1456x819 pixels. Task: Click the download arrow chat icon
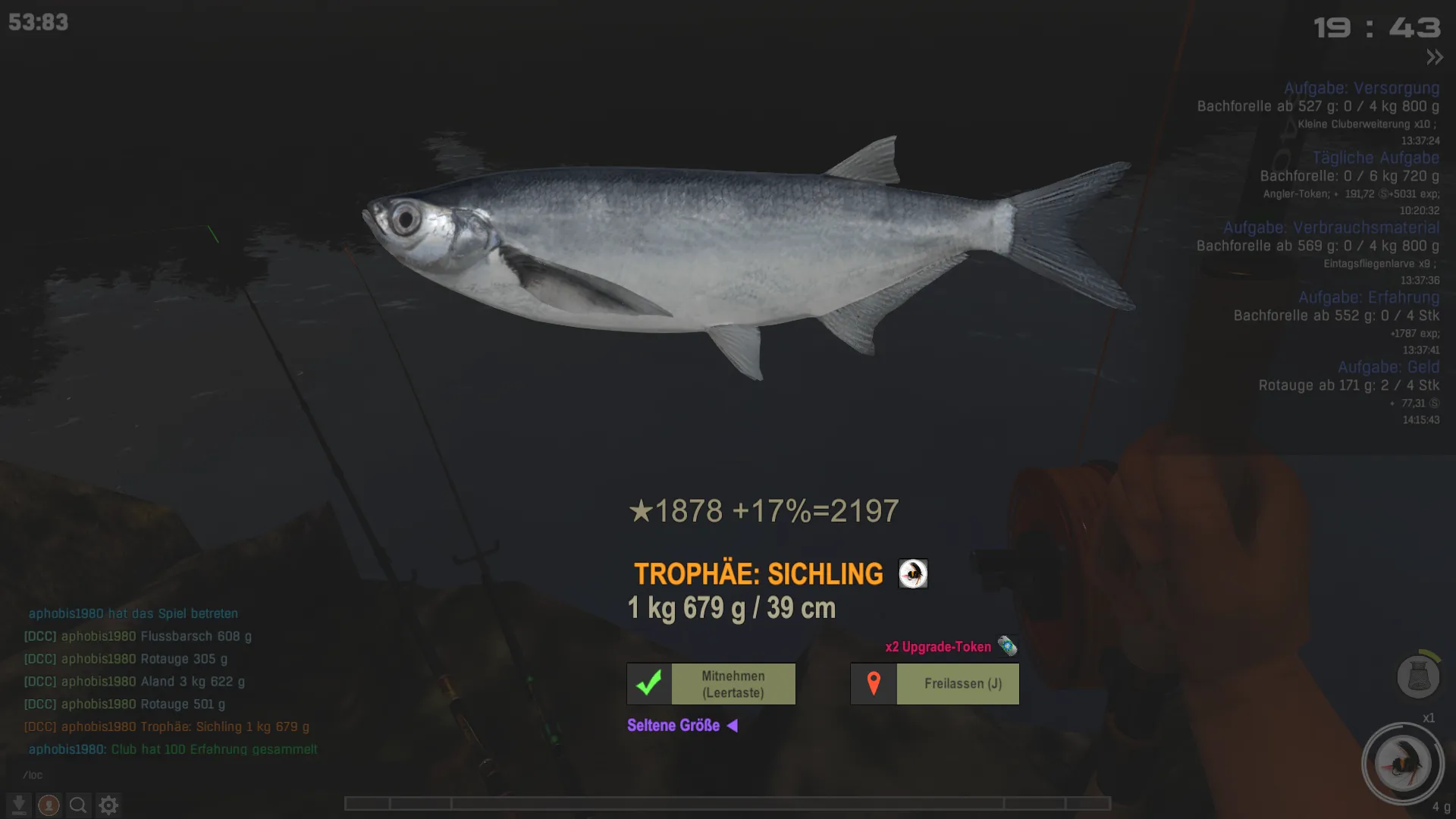coord(19,805)
